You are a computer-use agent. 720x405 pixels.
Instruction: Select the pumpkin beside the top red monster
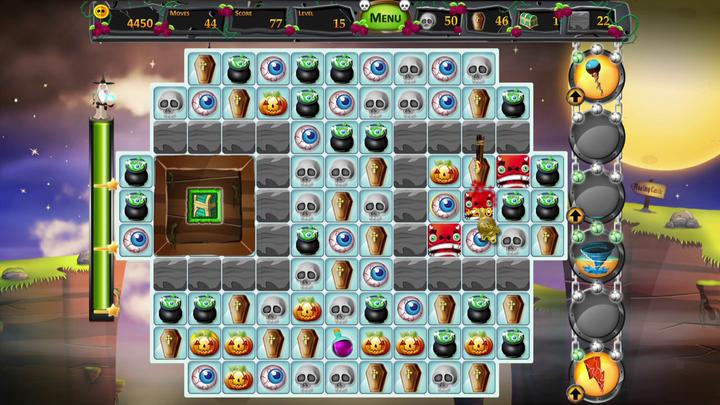(443, 171)
